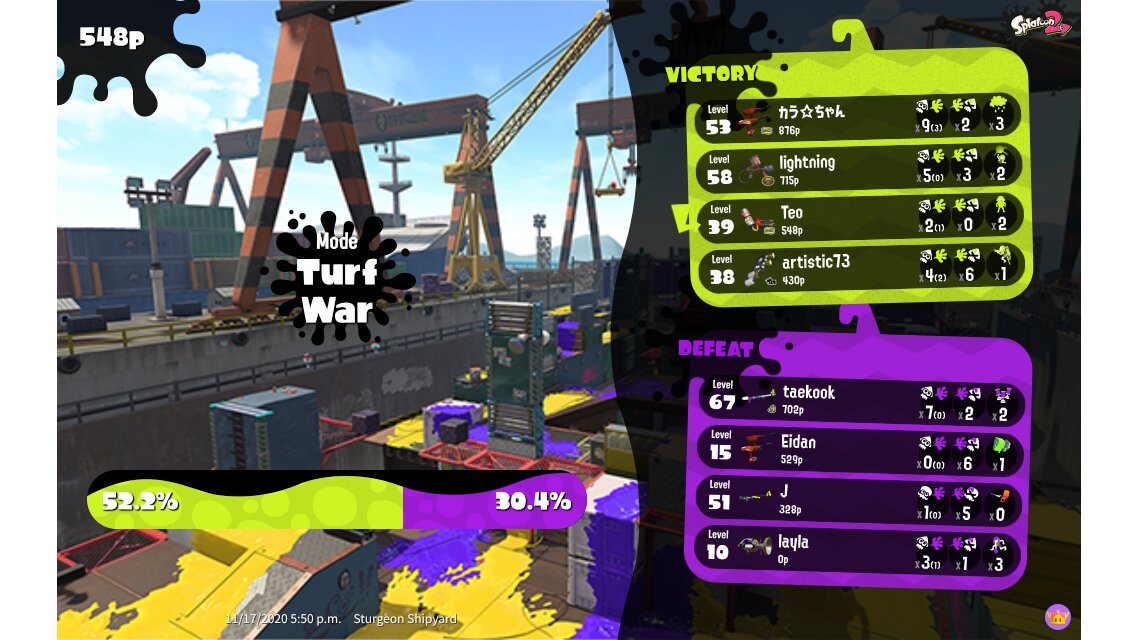The image size is (1138, 640).
Task: Open taekook's player result row
Action: [x=860, y=398]
